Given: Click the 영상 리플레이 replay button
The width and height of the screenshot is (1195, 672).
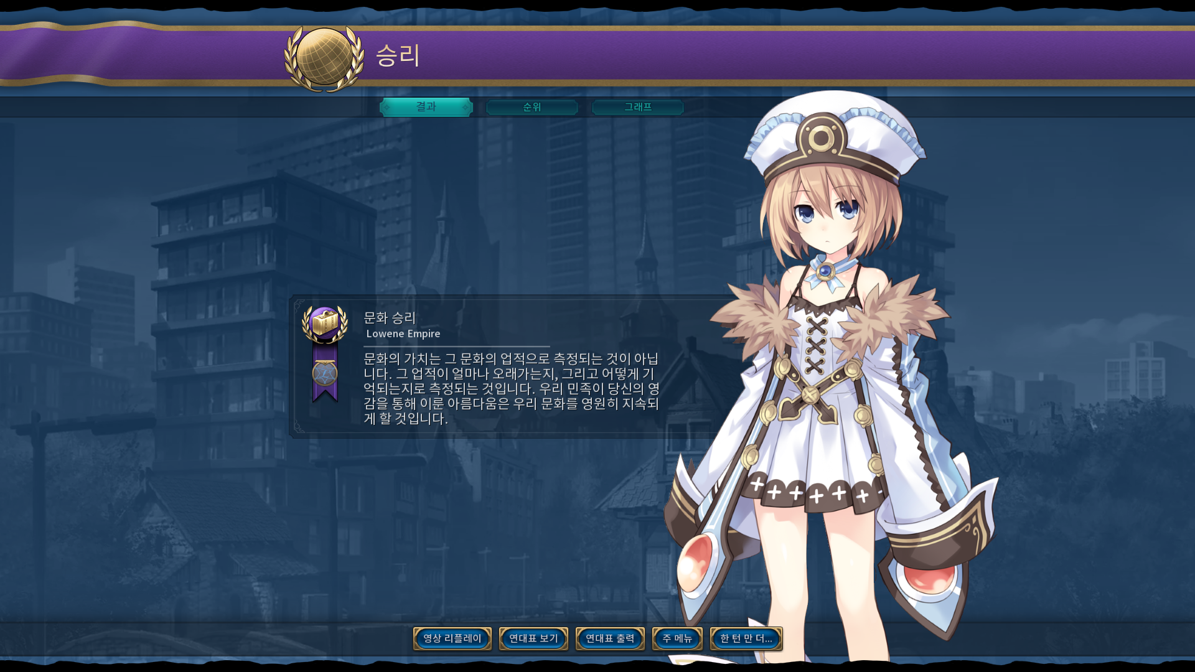Looking at the screenshot, I should 452,638.
